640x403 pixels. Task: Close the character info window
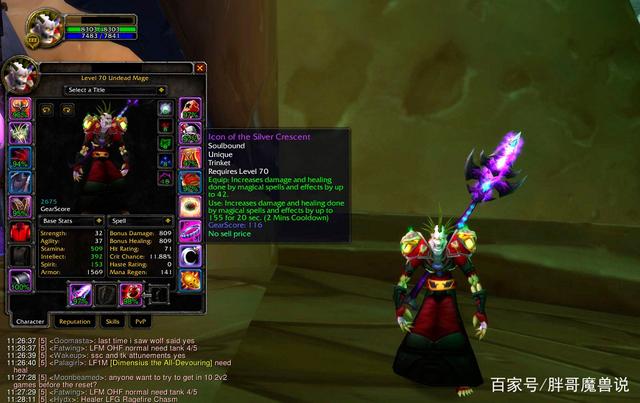click(x=199, y=68)
